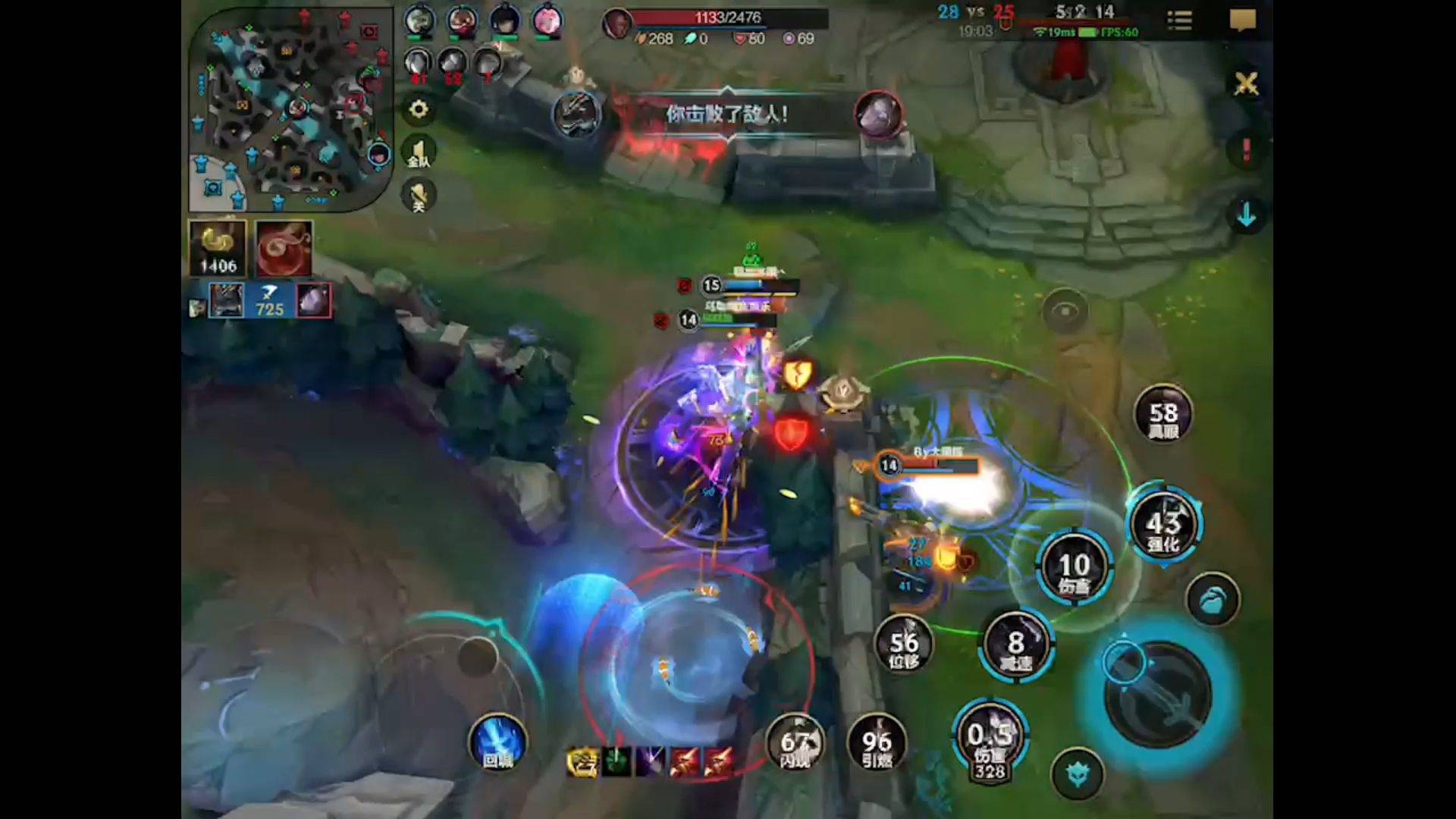Image resolution: width=1456 pixels, height=819 pixels.
Task: Buy the recommended red item
Action: 284,249
